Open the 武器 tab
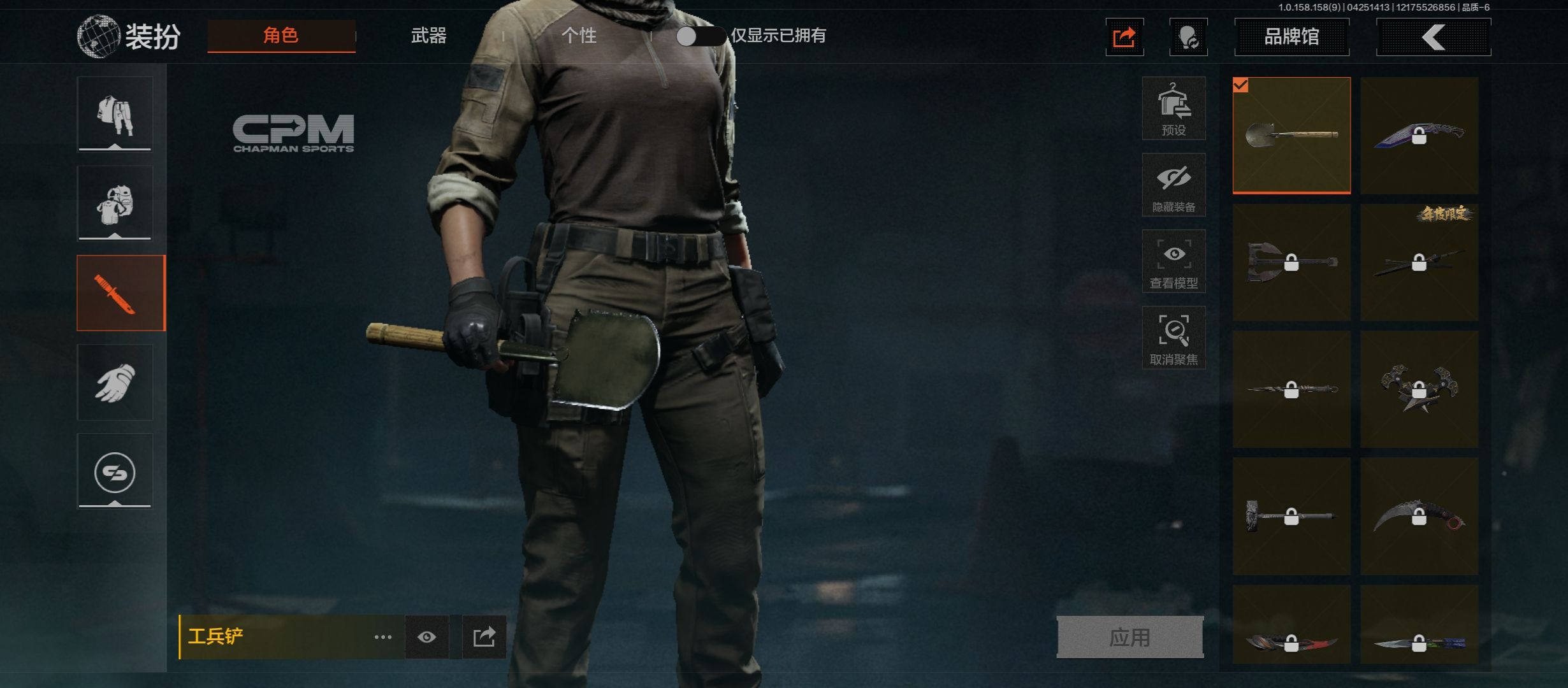Image resolution: width=1568 pixels, height=688 pixels. (428, 36)
